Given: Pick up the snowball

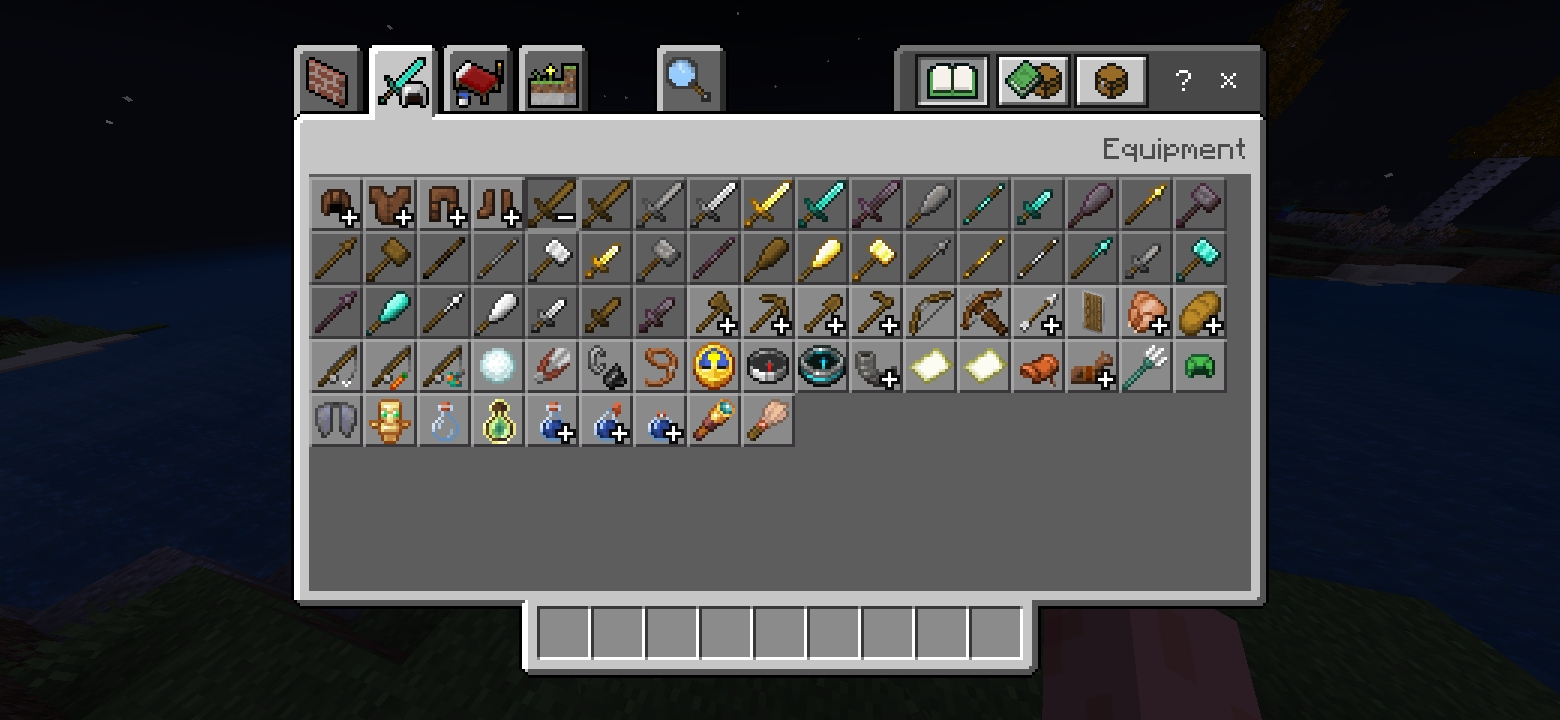Looking at the screenshot, I should click(498, 367).
